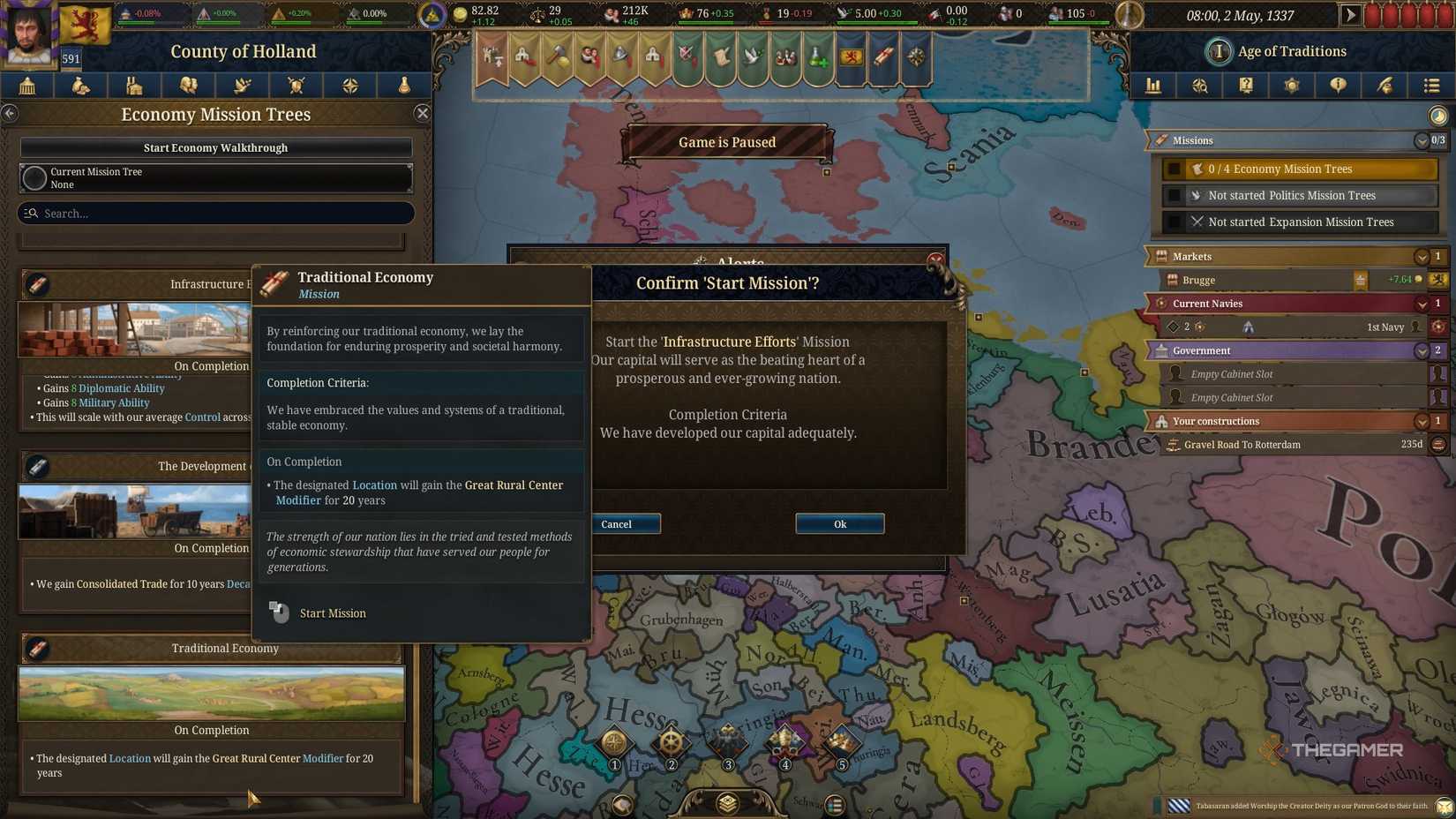Switch to the diplomacy dove tab
This screenshot has width=1456, height=819.
(242, 86)
